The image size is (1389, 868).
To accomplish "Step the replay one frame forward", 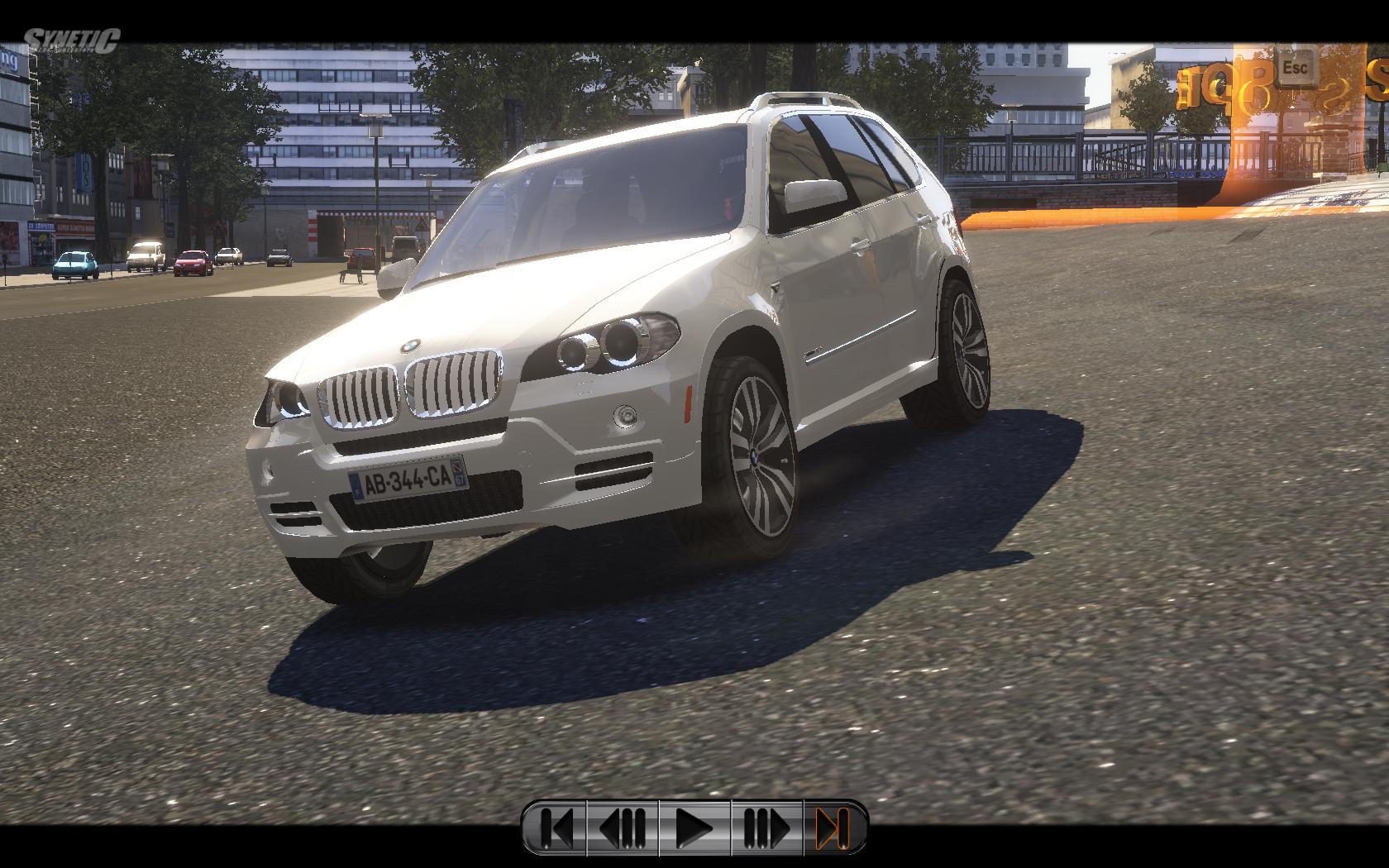I will click(x=766, y=827).
